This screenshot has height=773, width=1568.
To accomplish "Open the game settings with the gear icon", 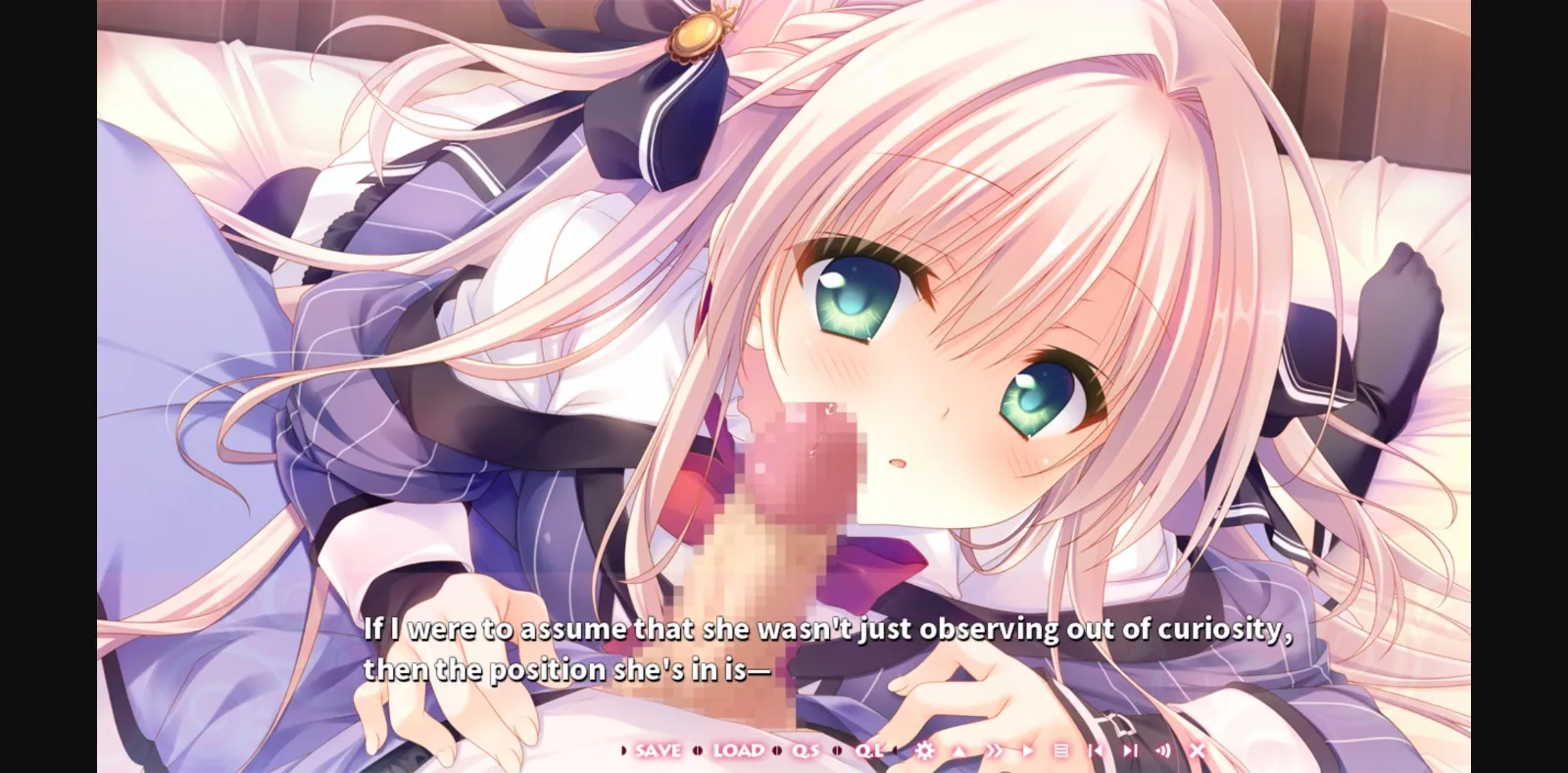I will click(x=925, y=749).
